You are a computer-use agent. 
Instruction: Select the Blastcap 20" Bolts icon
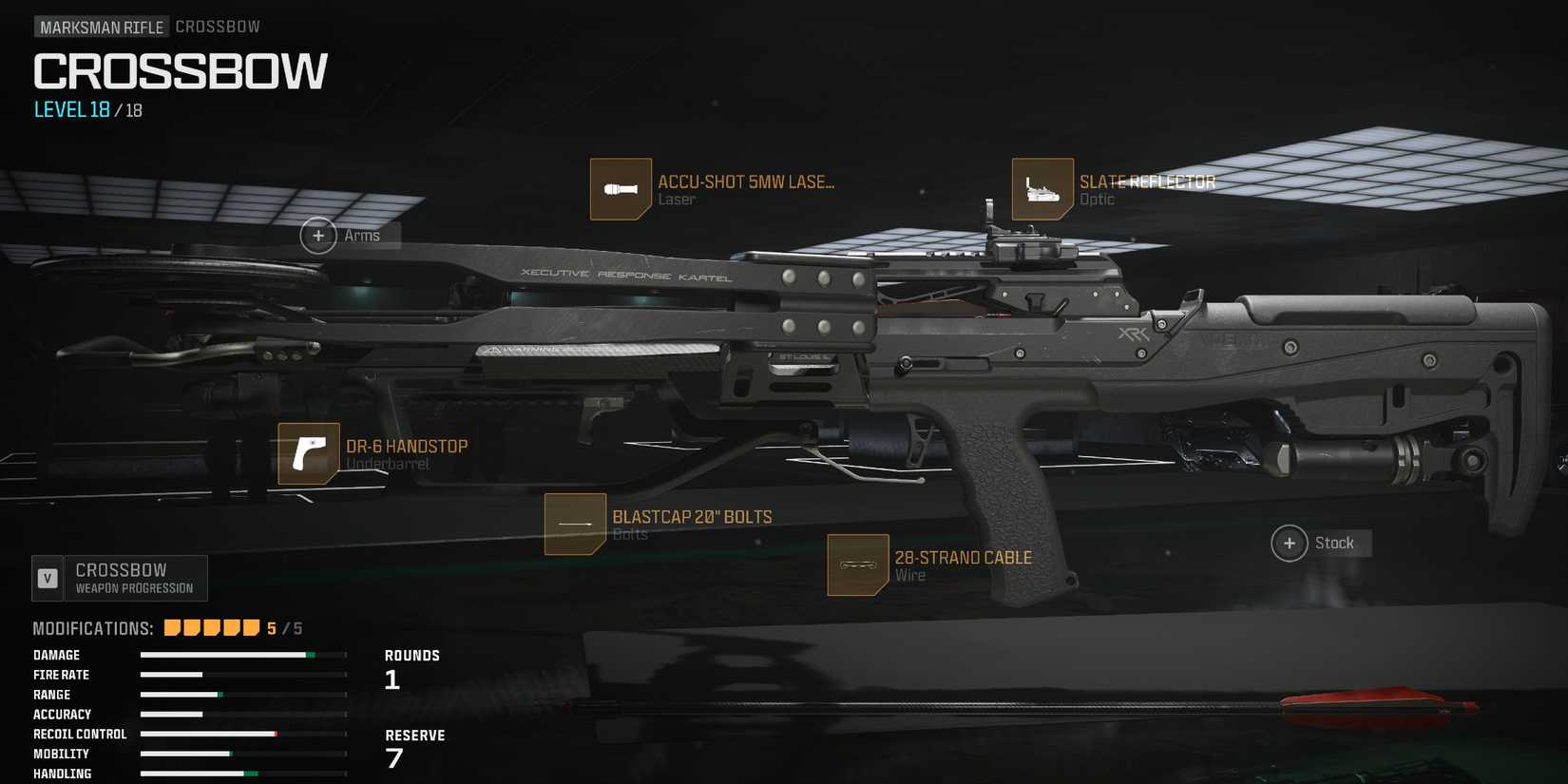pyautogui.click(x=574, y=524)
